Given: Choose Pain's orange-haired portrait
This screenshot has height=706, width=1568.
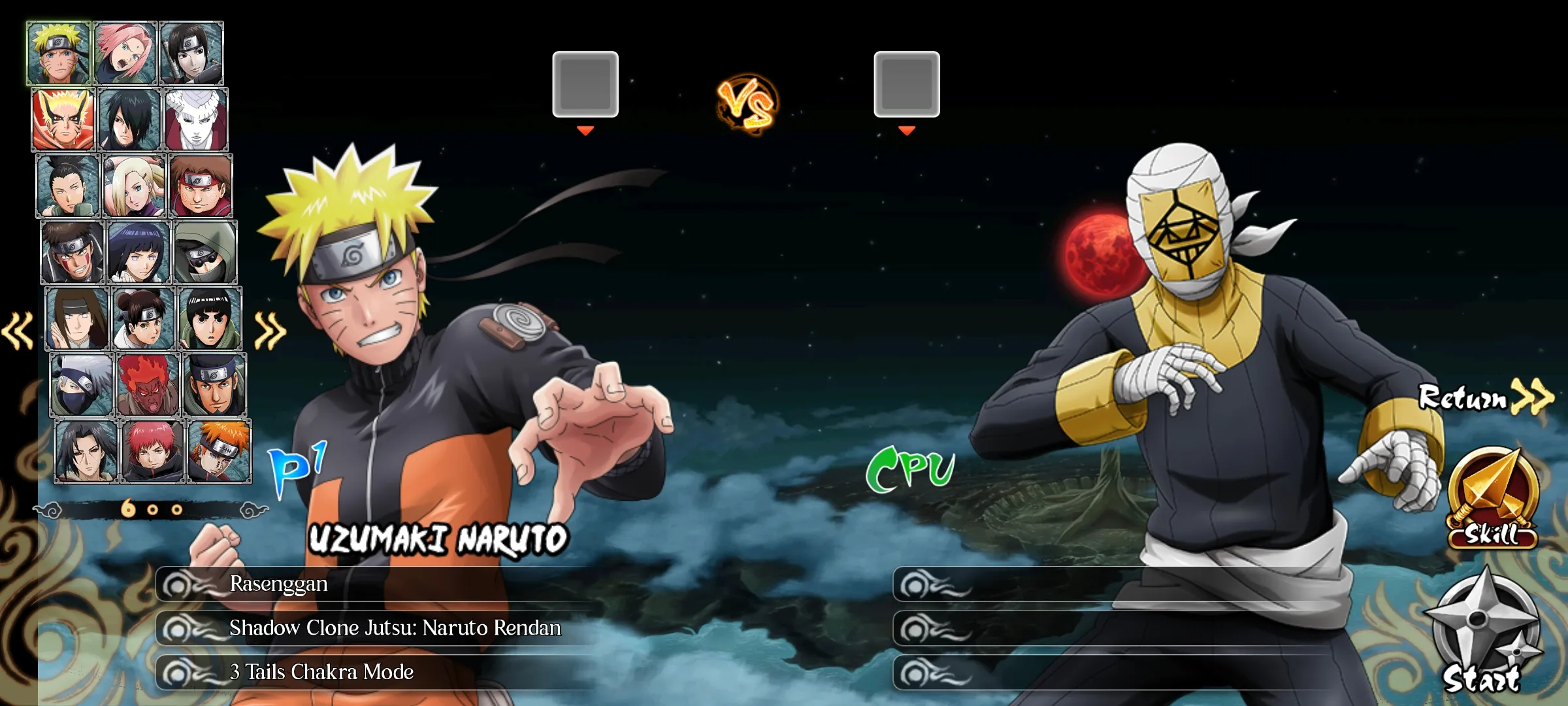Looking at the screenshot, I should point(220,452).
